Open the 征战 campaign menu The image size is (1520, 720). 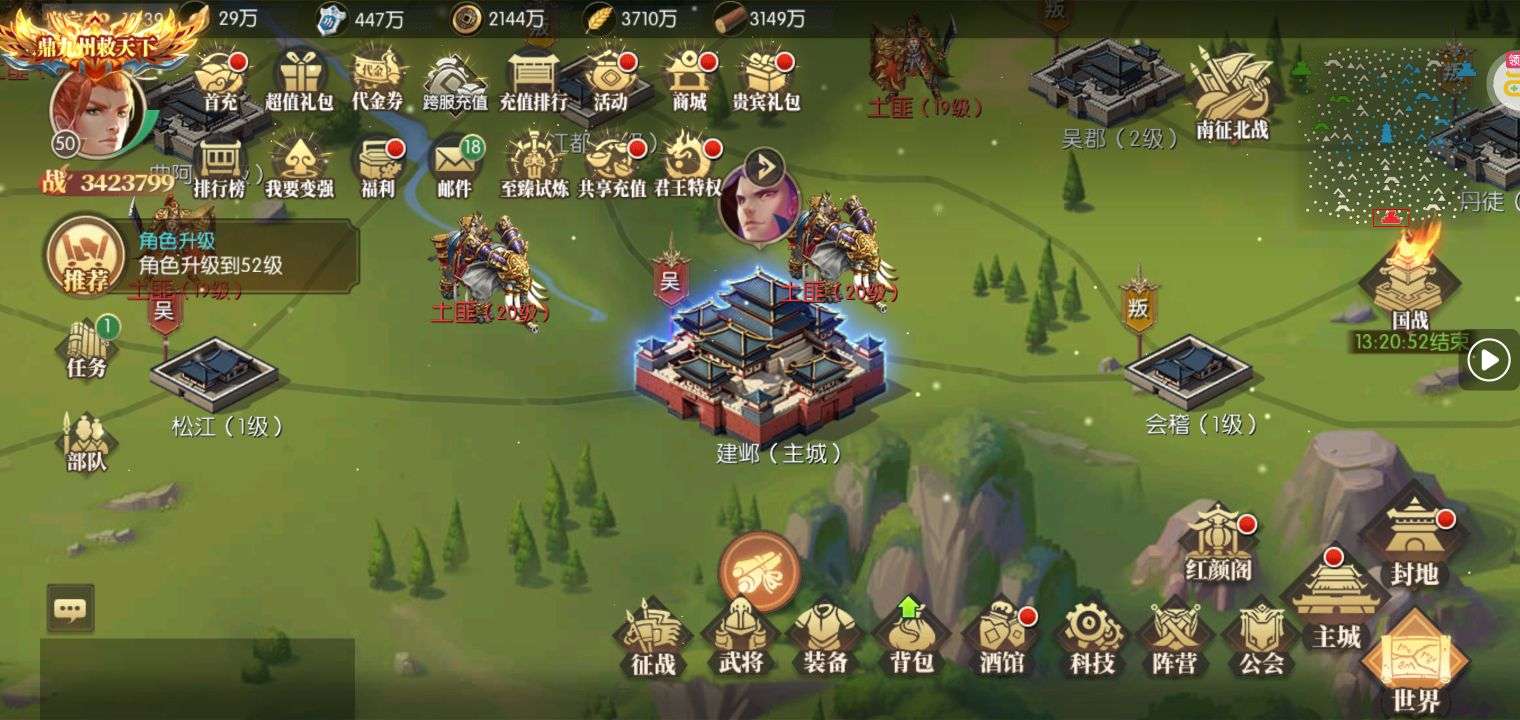click(x=653, y=638)
